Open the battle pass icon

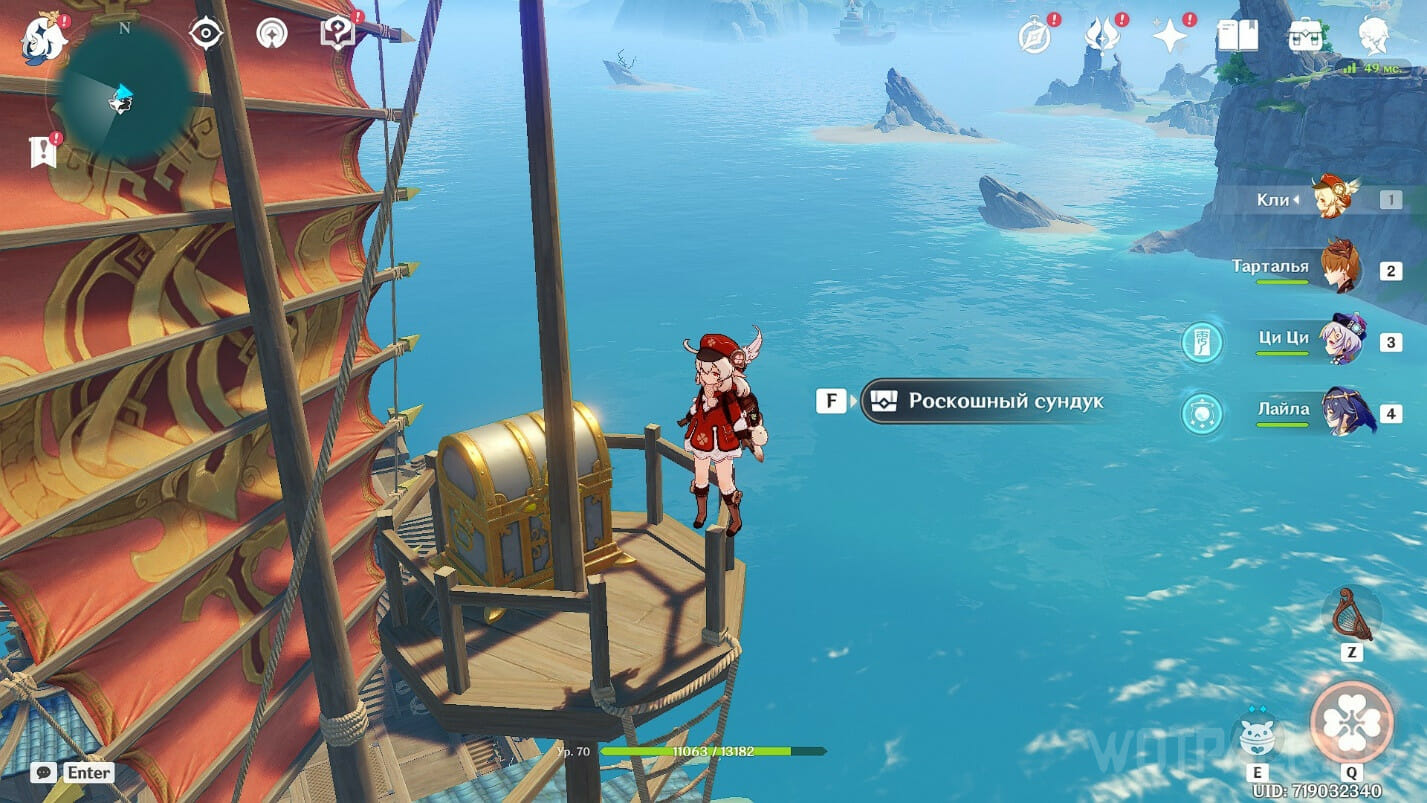[x=1101, y=37]
